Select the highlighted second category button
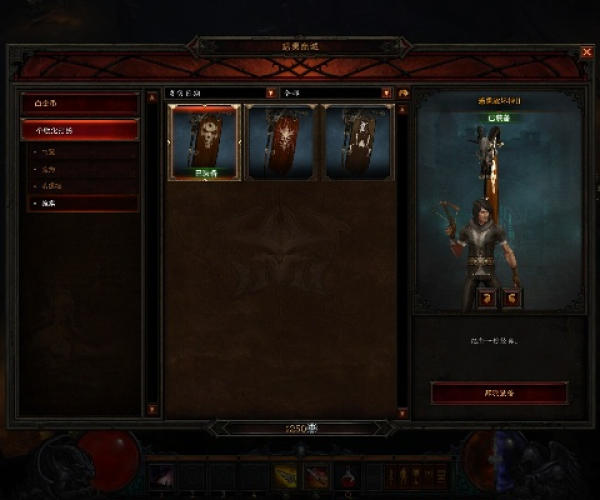 click(79, 130)
